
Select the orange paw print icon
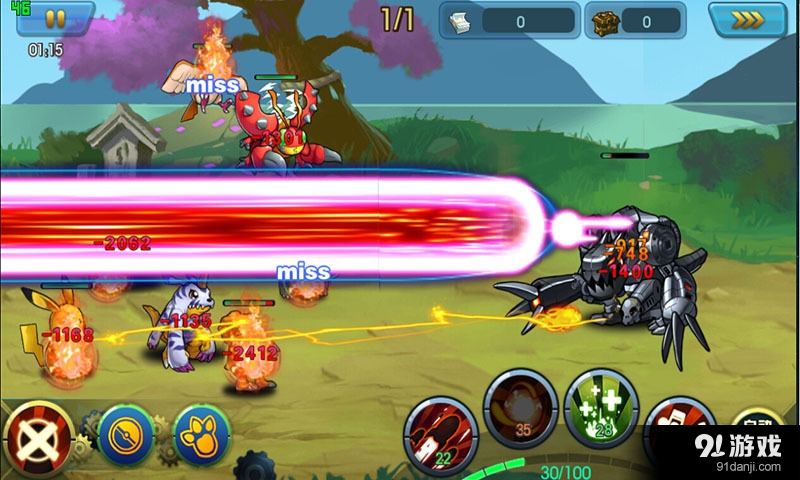tap(202, 434)
